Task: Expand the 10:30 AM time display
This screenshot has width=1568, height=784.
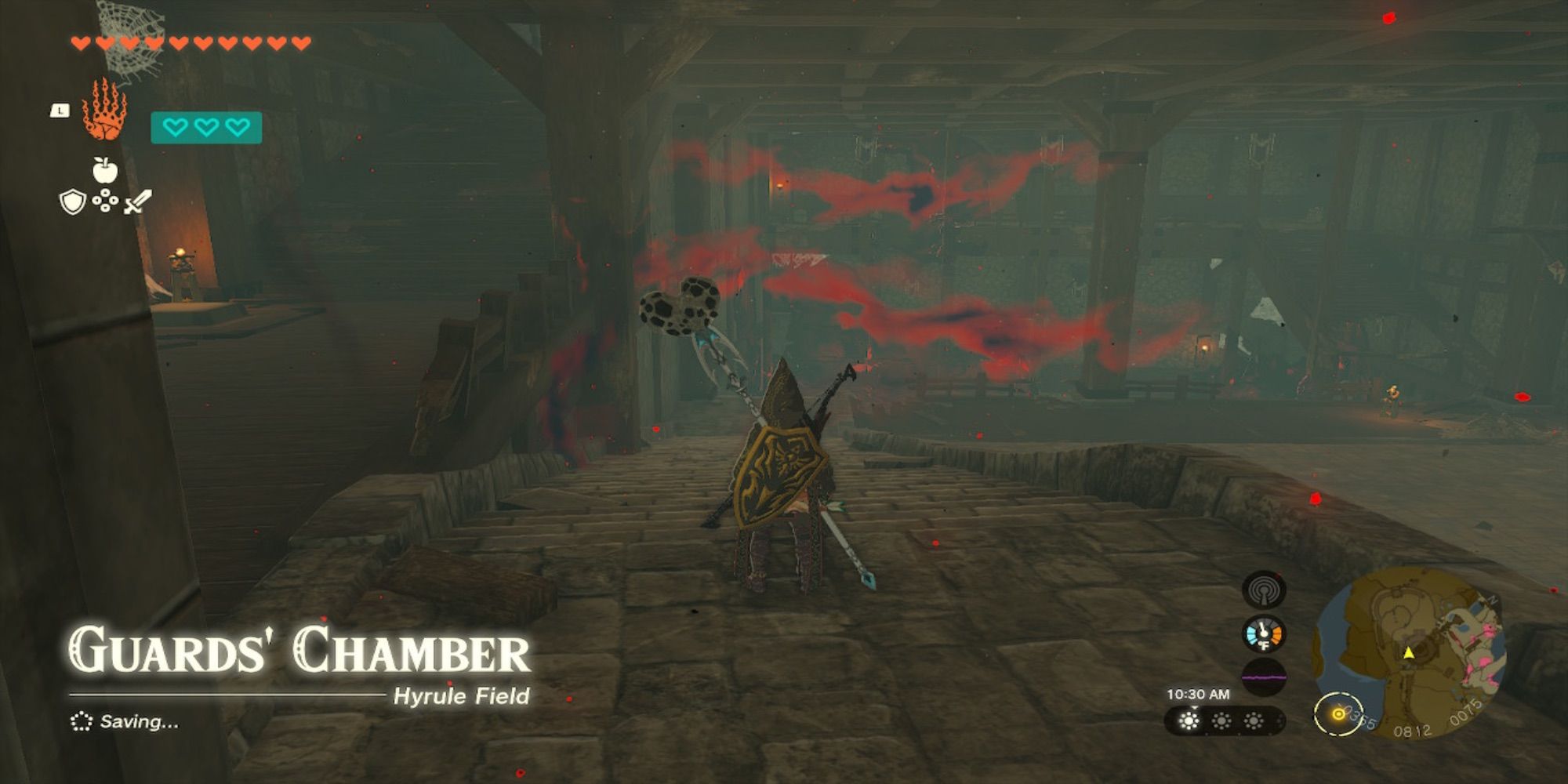Action: (1198, 695)
